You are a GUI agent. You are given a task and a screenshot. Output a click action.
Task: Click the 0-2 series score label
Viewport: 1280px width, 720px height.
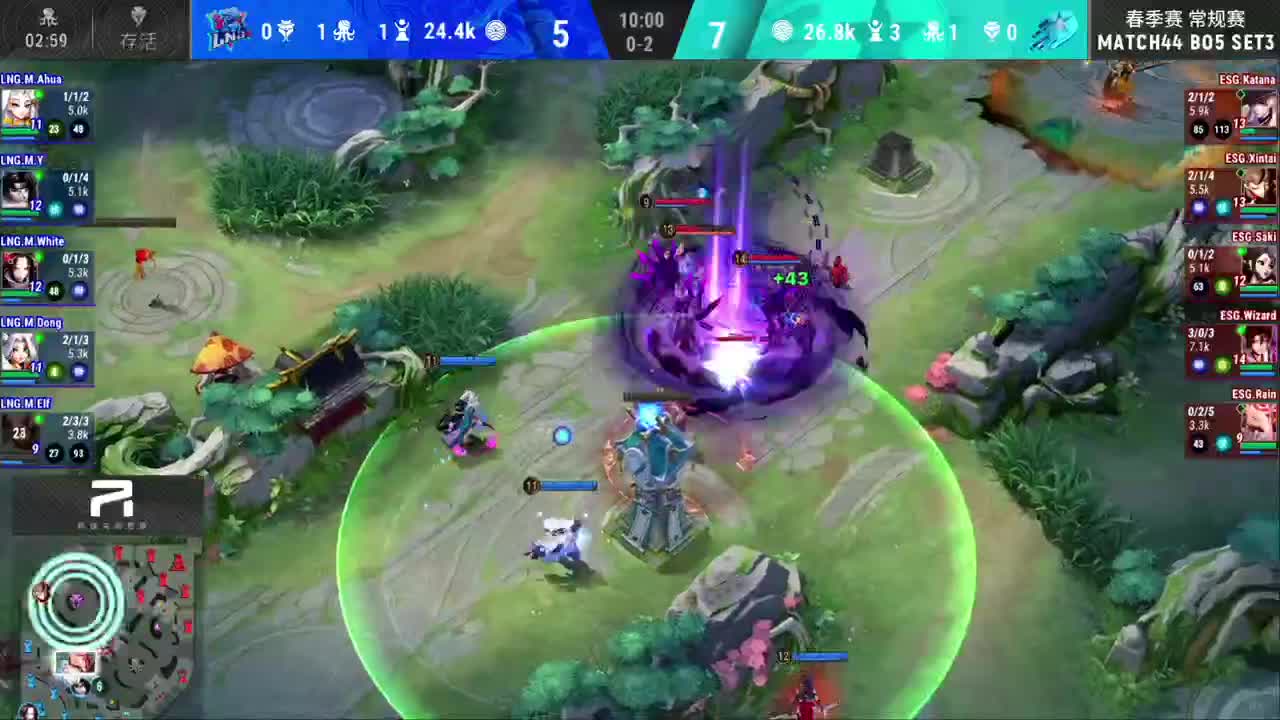pyautogui.click(x=641, y=44)
